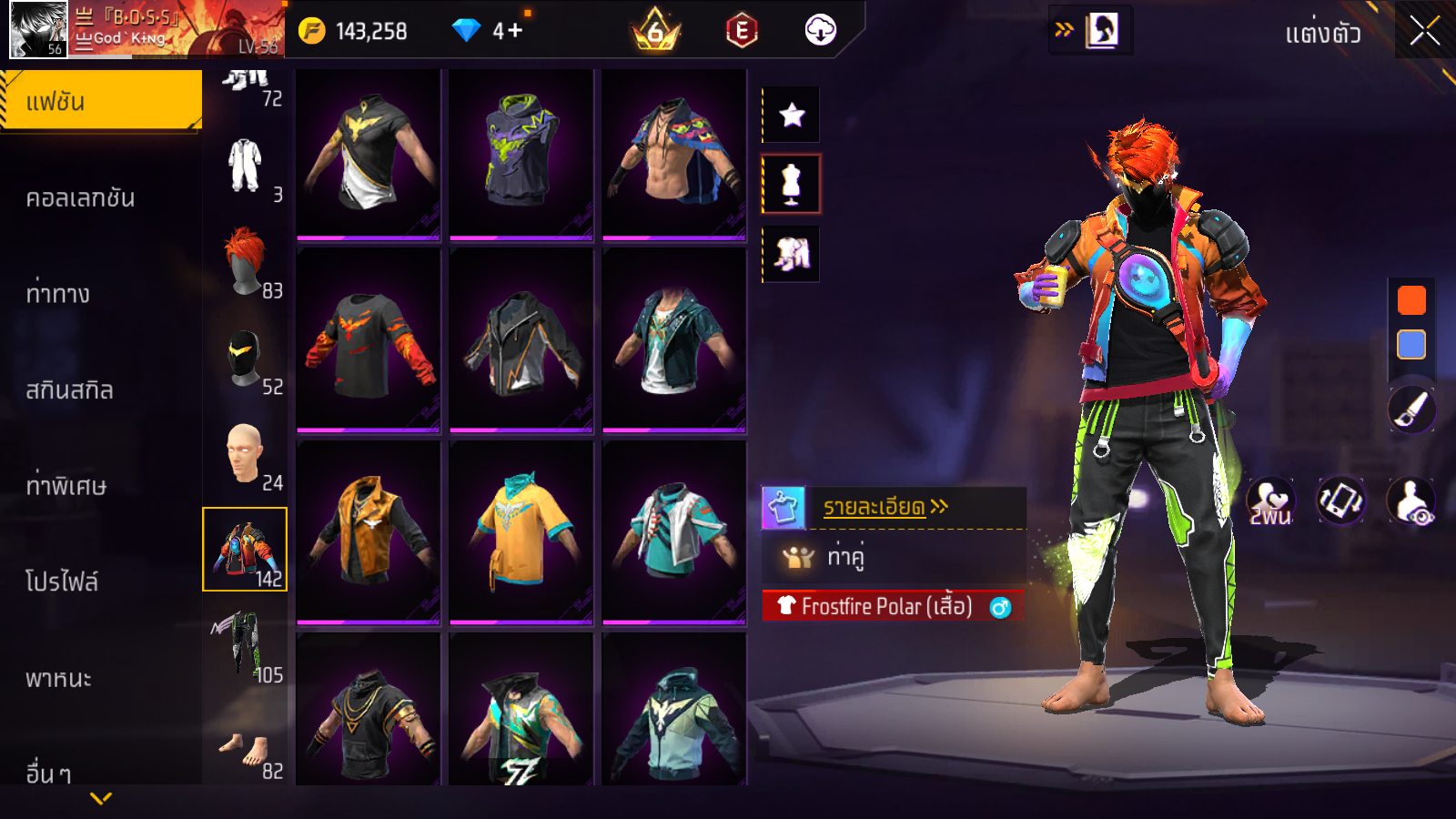Open the ท่าทาง emotes tab
Image resolution: width=1456 pixels, height=819 pixels.
[58, 294]
